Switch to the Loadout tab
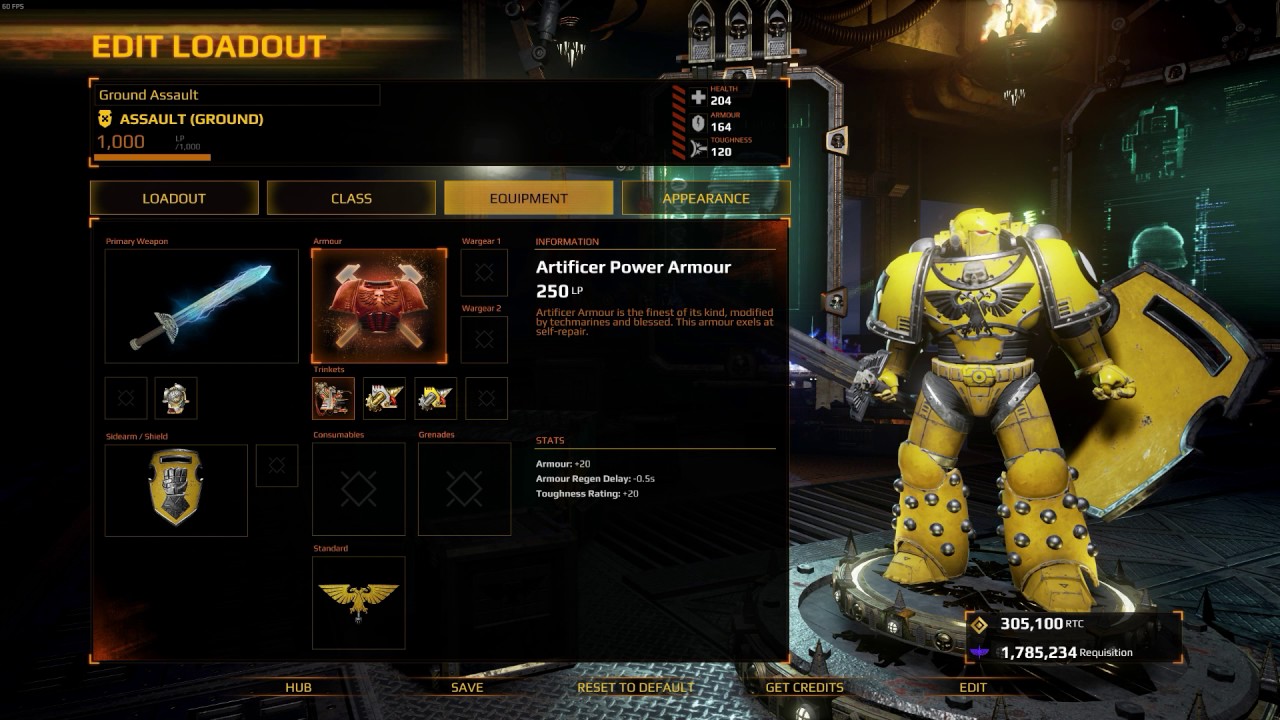Viewport: 1280px width, 720px height. [174, 198]
